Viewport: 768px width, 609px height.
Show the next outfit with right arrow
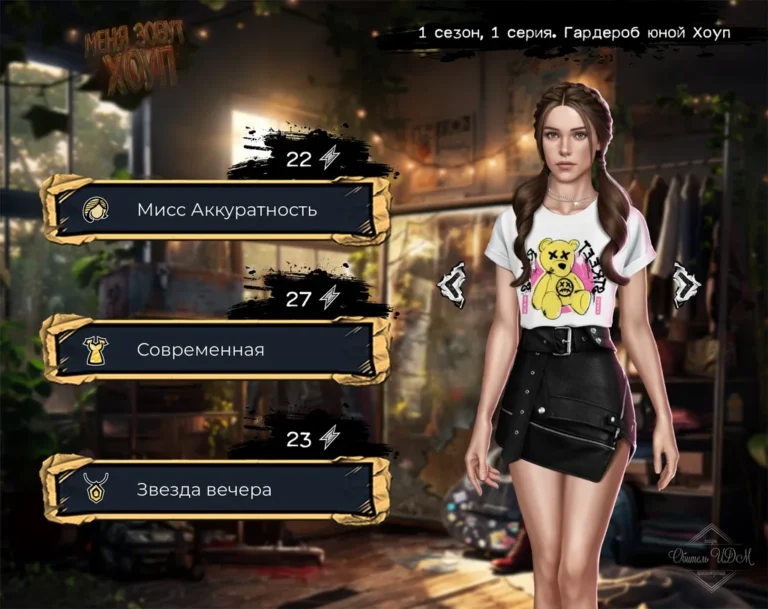click(x=684, y=284)
